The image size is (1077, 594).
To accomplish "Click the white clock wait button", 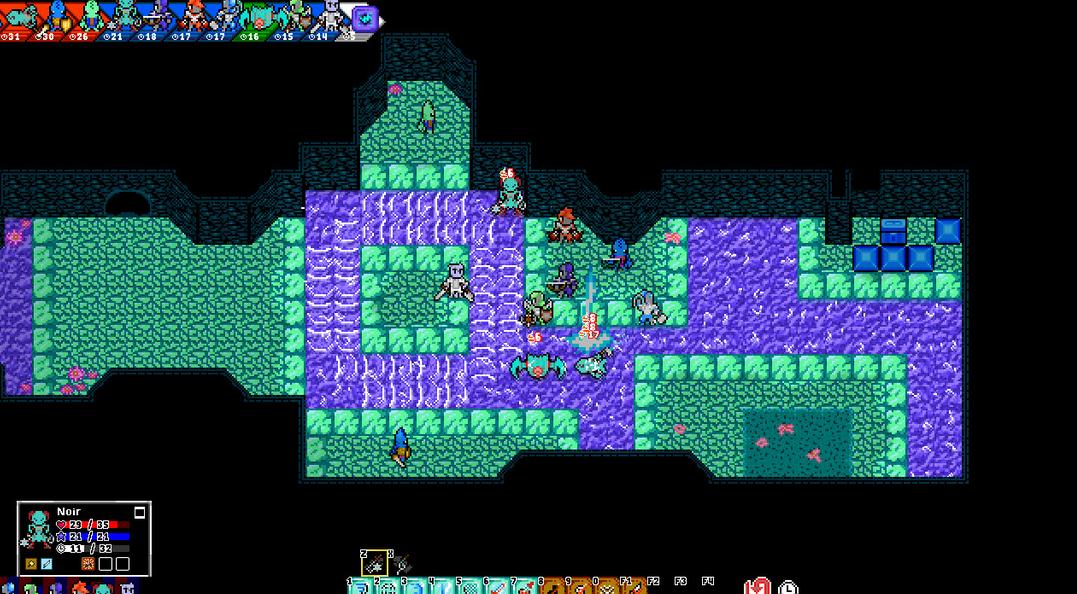I will click(x=789, y=587).
